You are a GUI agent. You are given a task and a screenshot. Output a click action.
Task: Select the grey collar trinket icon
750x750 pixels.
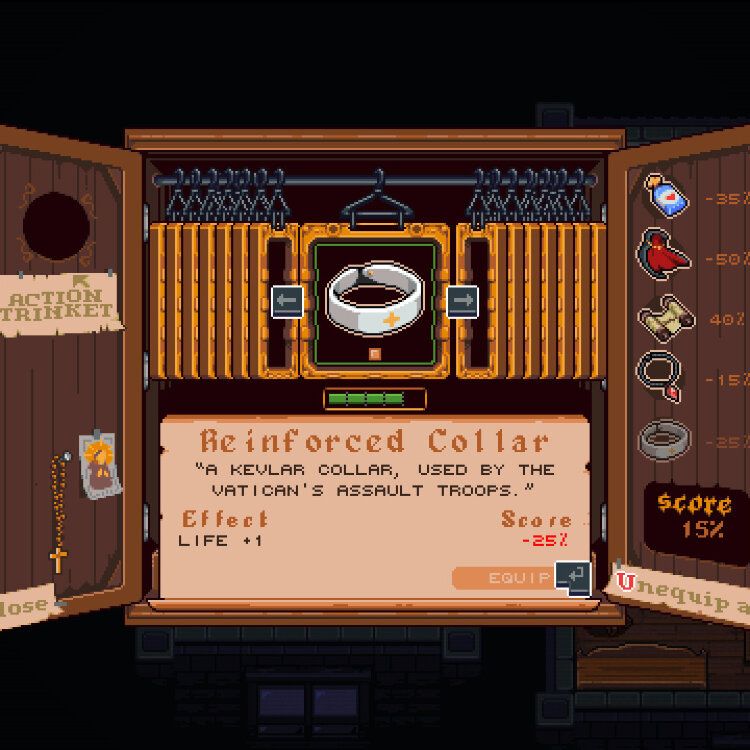point(663,439)
